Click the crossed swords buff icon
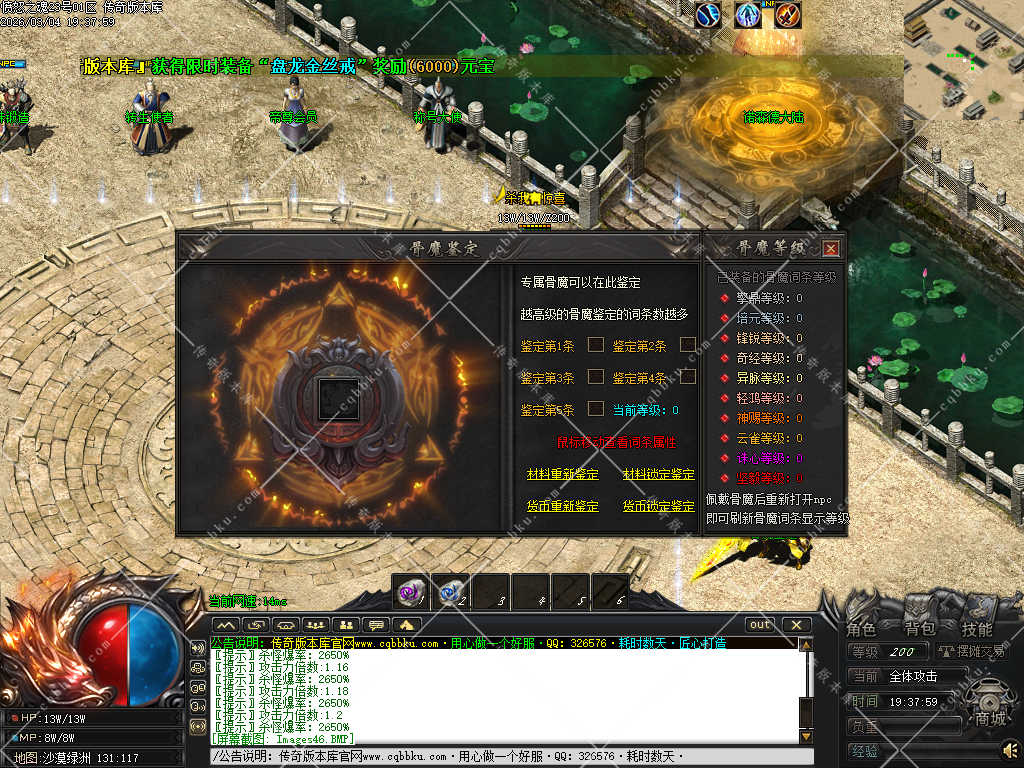The image size is (1024, 768). pos(788,15)
